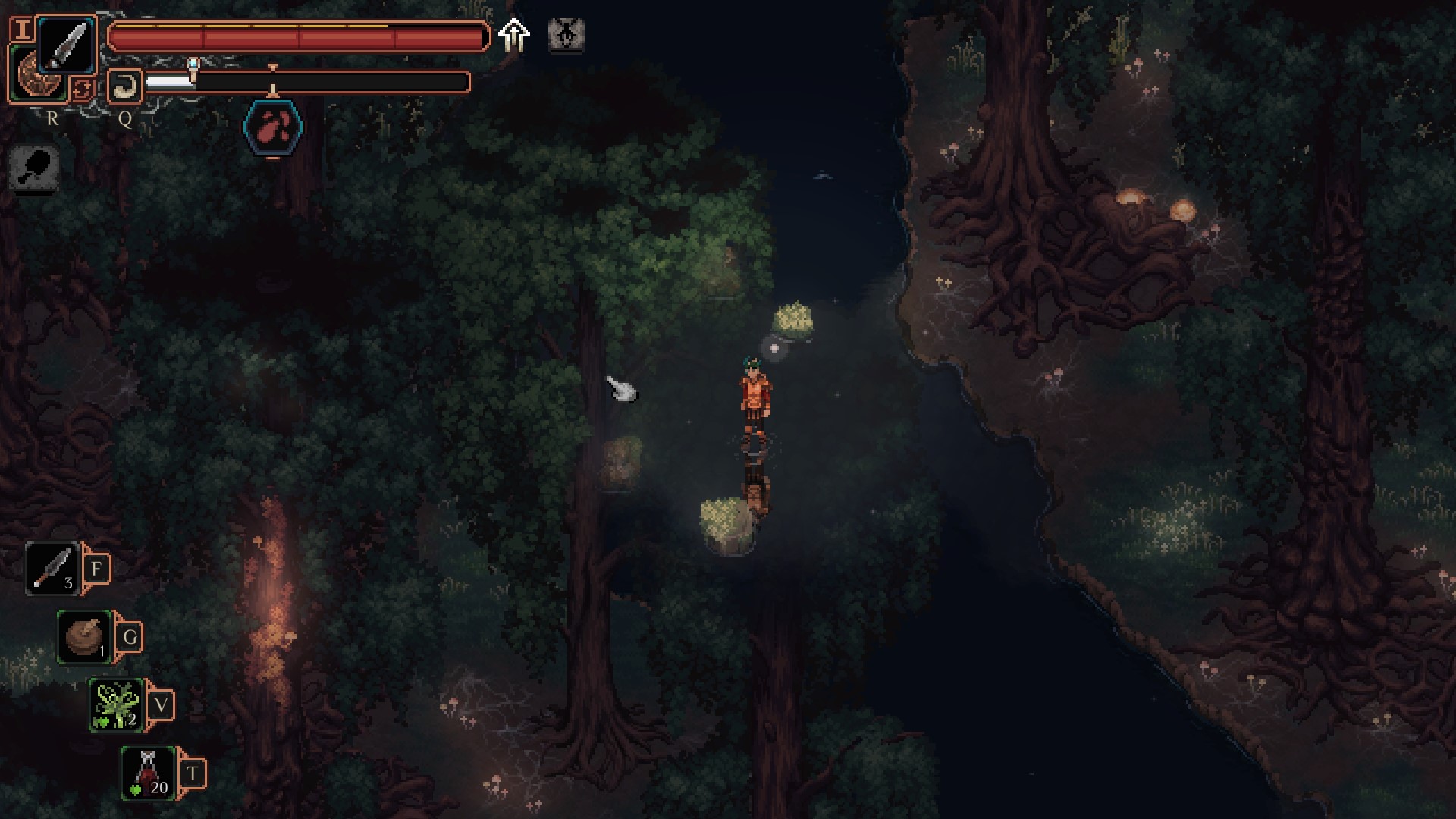Select the equipped dagger weapon slot
Image resolution: width=1456 pixels, height=819 pixels.
(66, 45)
